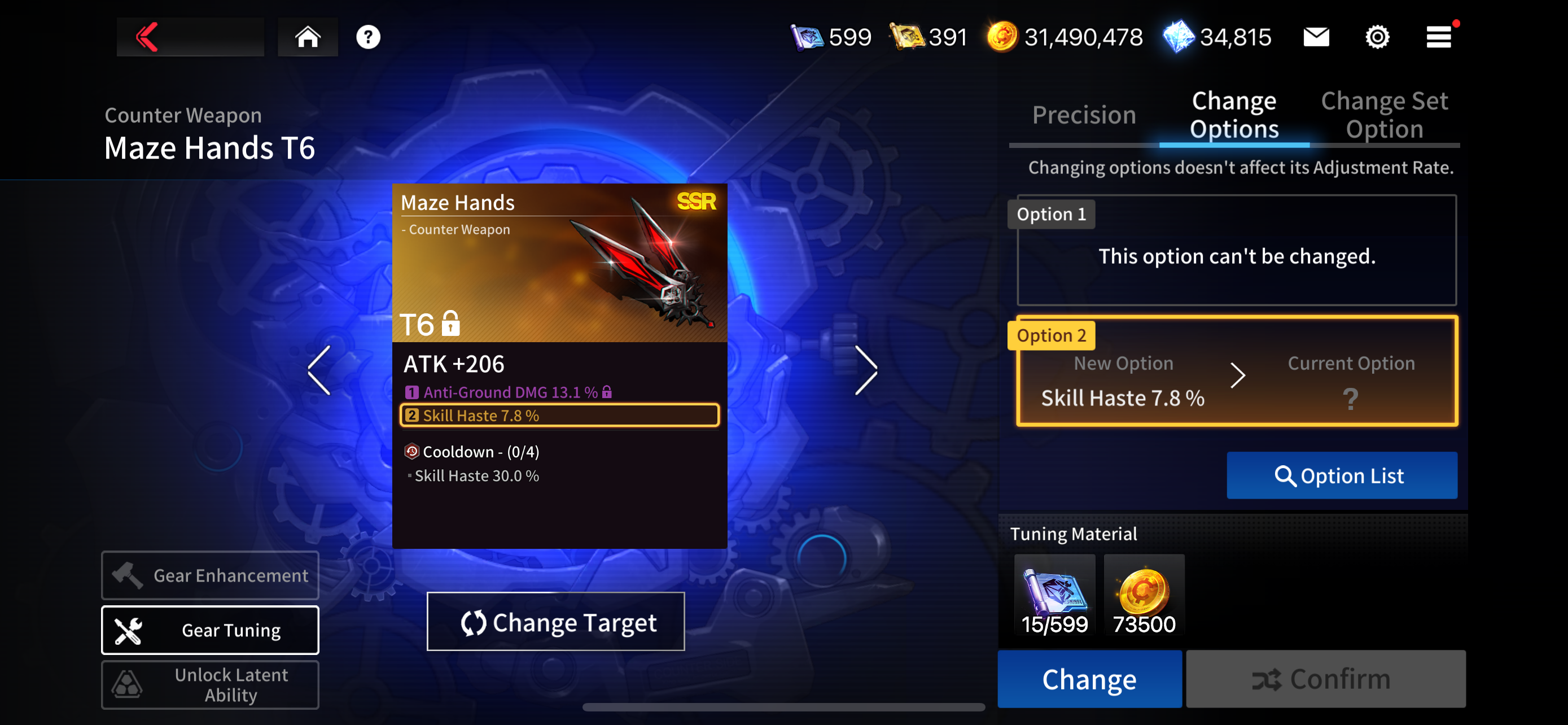
Task: Click the blue Change button
Action: [x=1089, y=679]
